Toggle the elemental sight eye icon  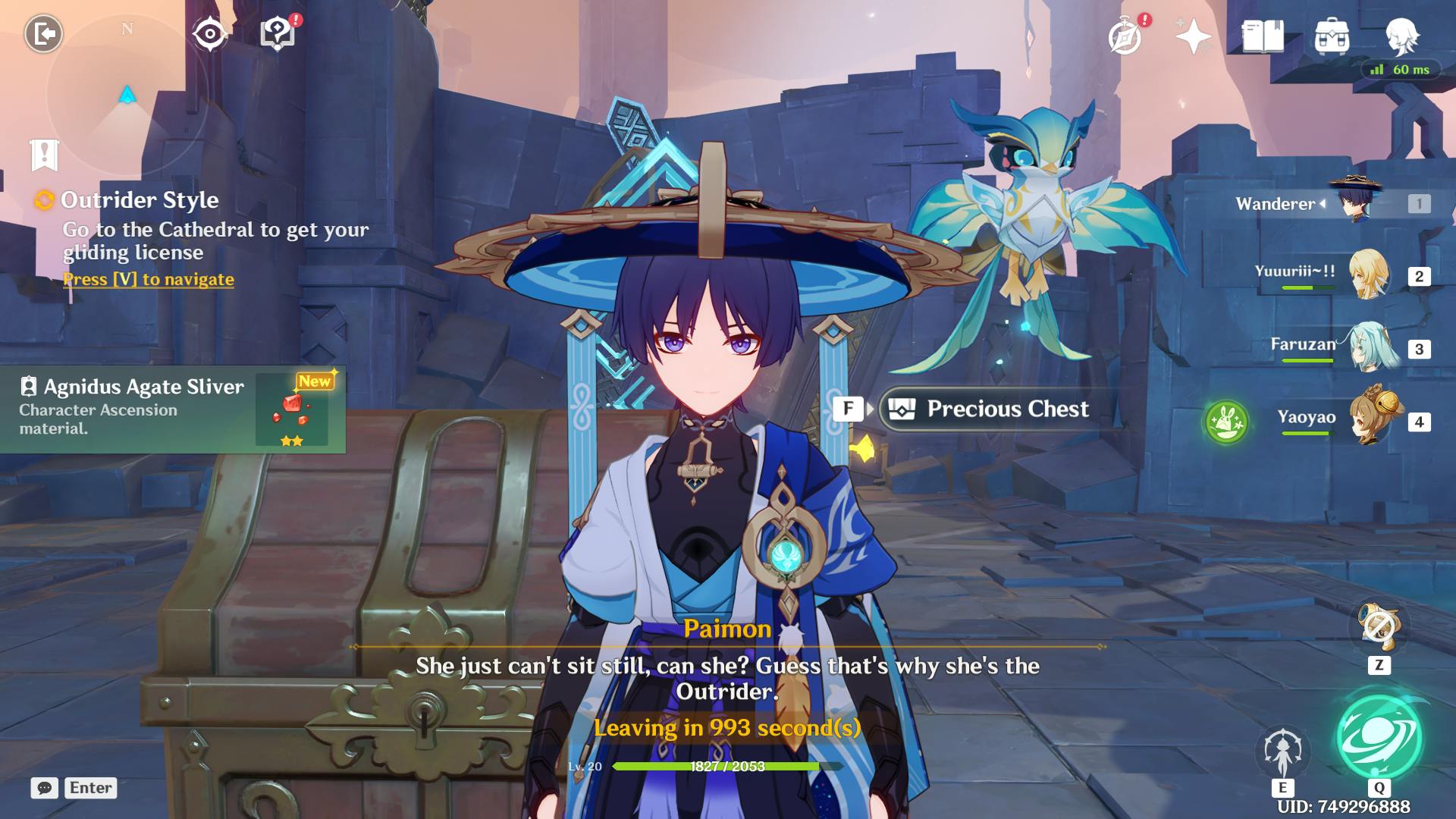(x=209, y=34)
